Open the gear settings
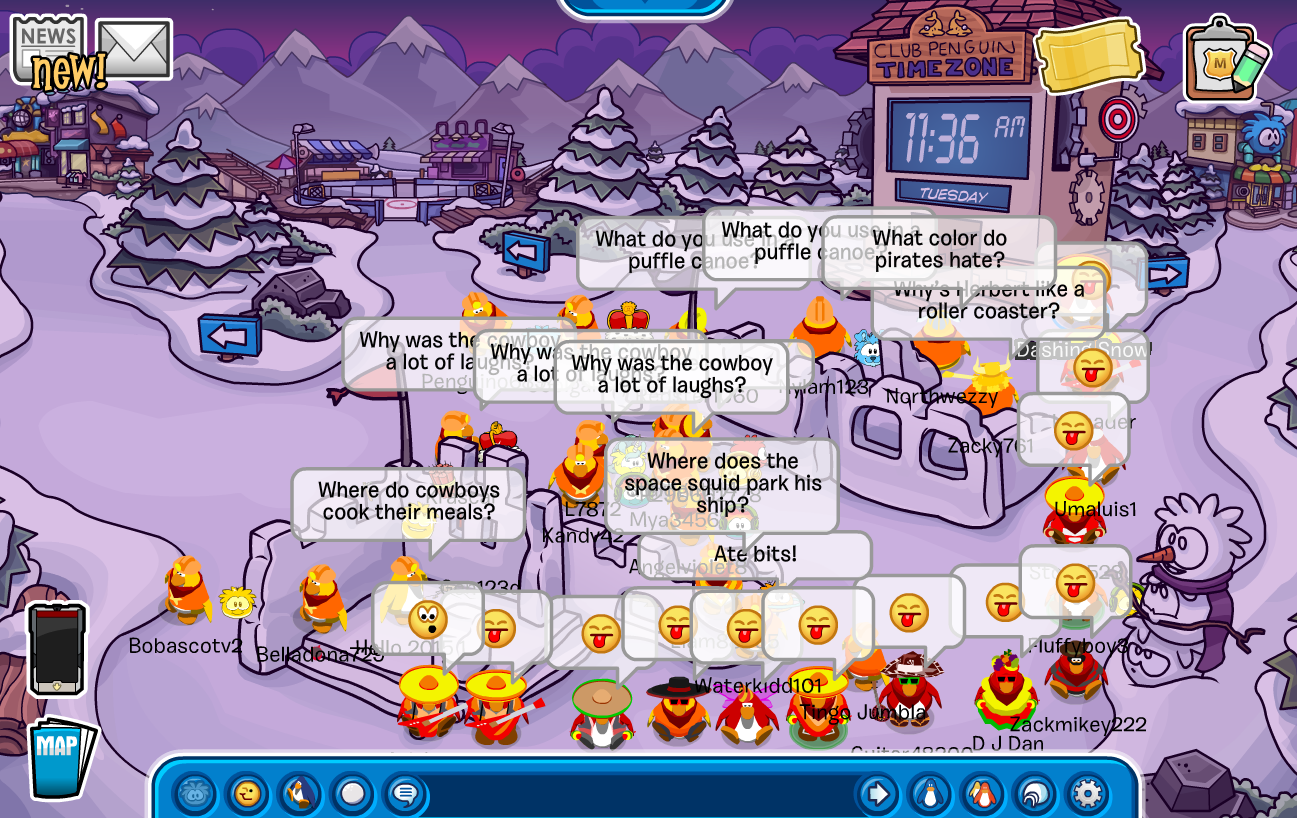The height and width of the screenshot is (818, 1297). (x=1087, y=795)
